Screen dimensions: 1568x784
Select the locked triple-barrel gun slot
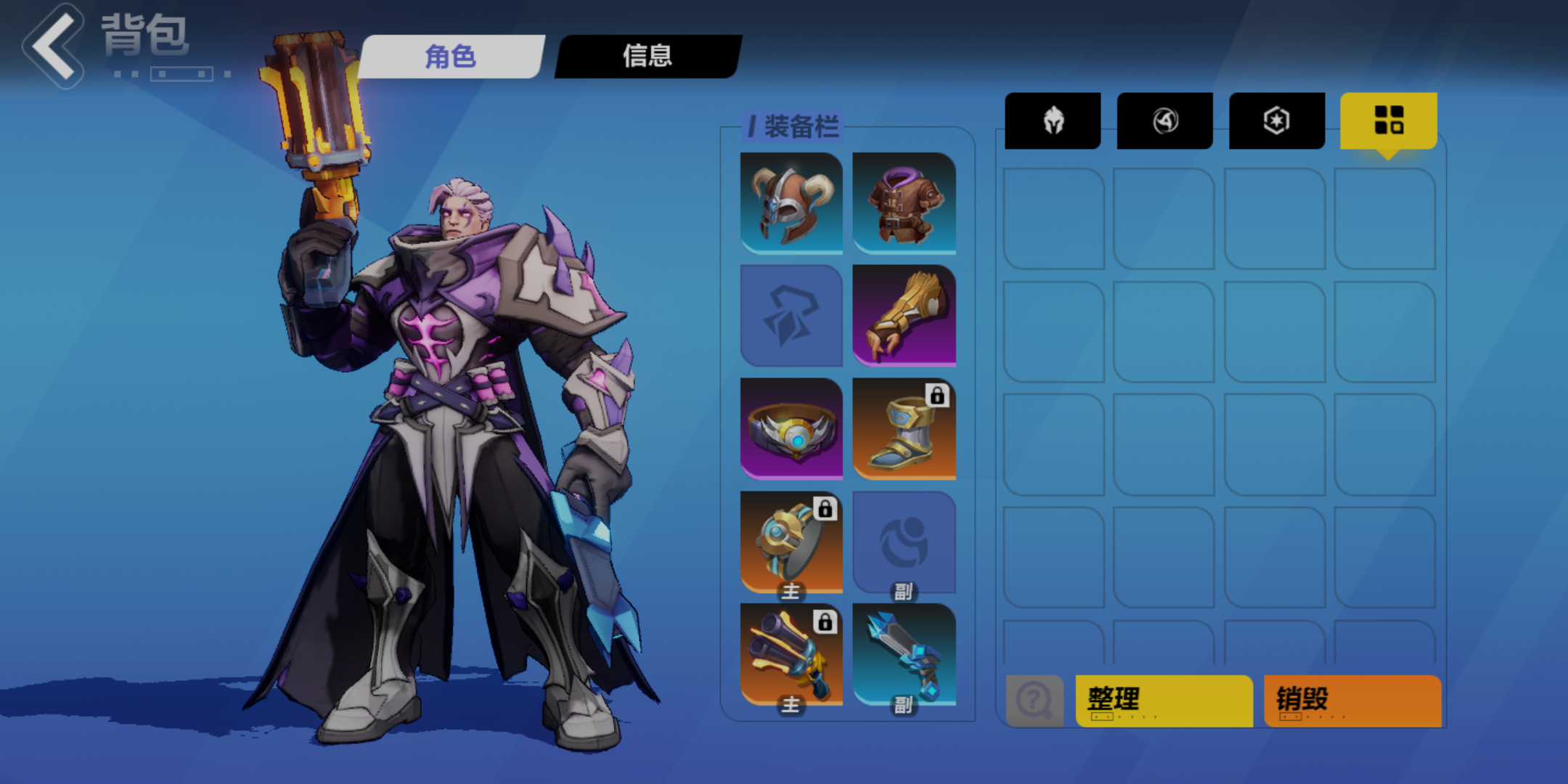tap(791, 654)
